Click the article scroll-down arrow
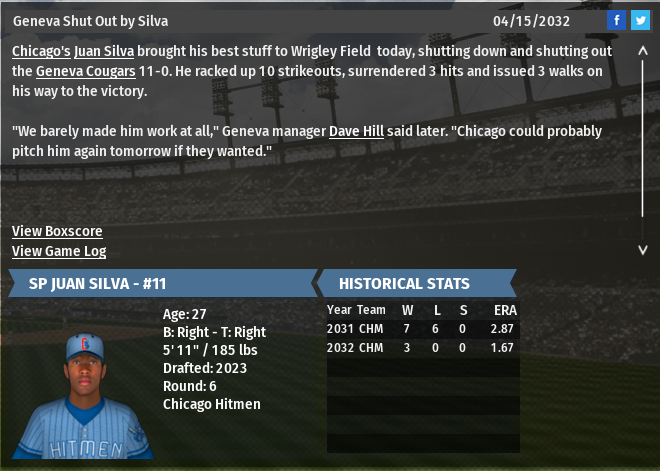Image resolution: width=660 pixels, height=471 pixels. [x=643, y=249]
